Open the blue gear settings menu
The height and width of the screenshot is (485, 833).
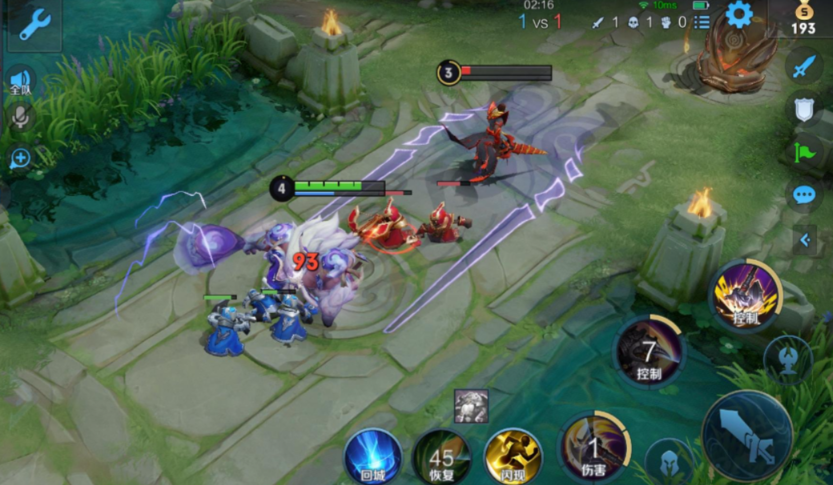pyautogui.click(x=739, y=15)
